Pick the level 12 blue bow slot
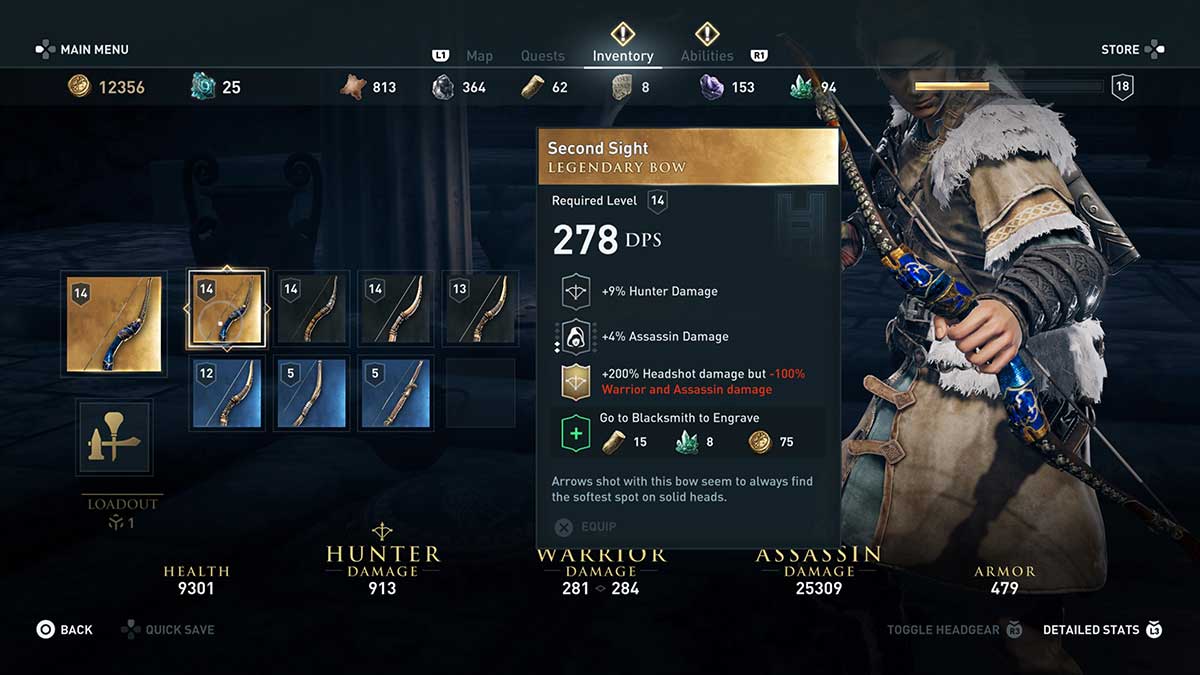The image size is (1200, 675). (x=226, y=393)
